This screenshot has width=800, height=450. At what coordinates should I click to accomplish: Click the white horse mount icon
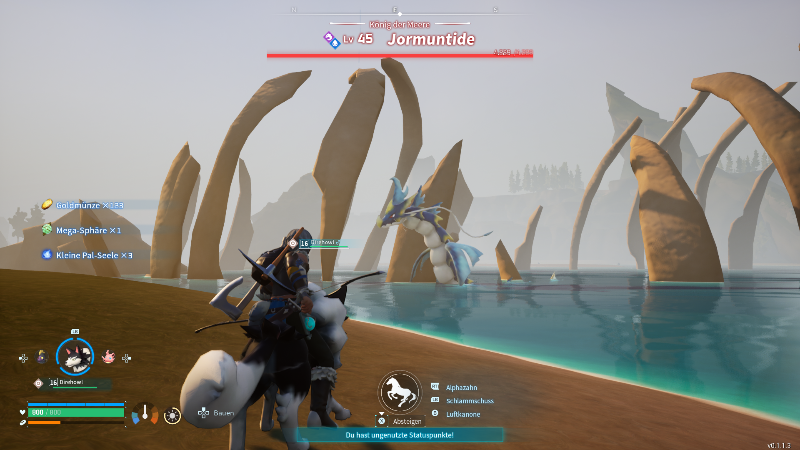tap(399, 392)
